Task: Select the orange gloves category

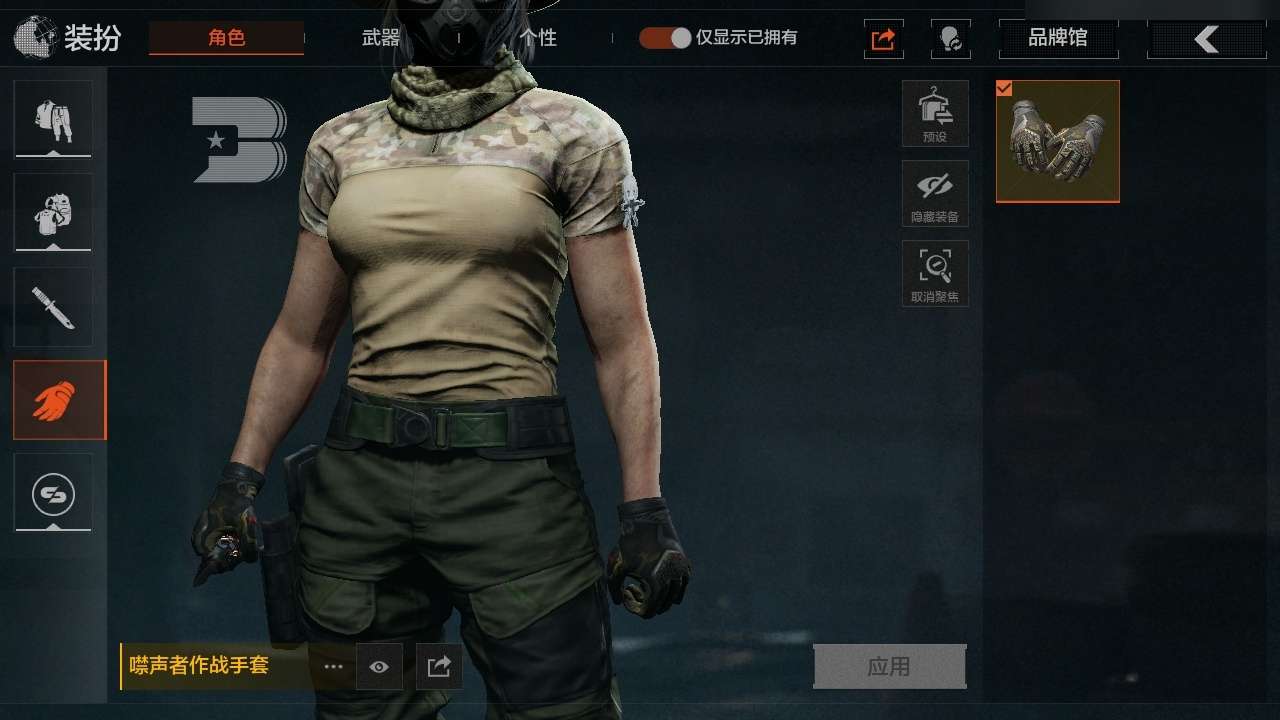Action: (59, 400)
